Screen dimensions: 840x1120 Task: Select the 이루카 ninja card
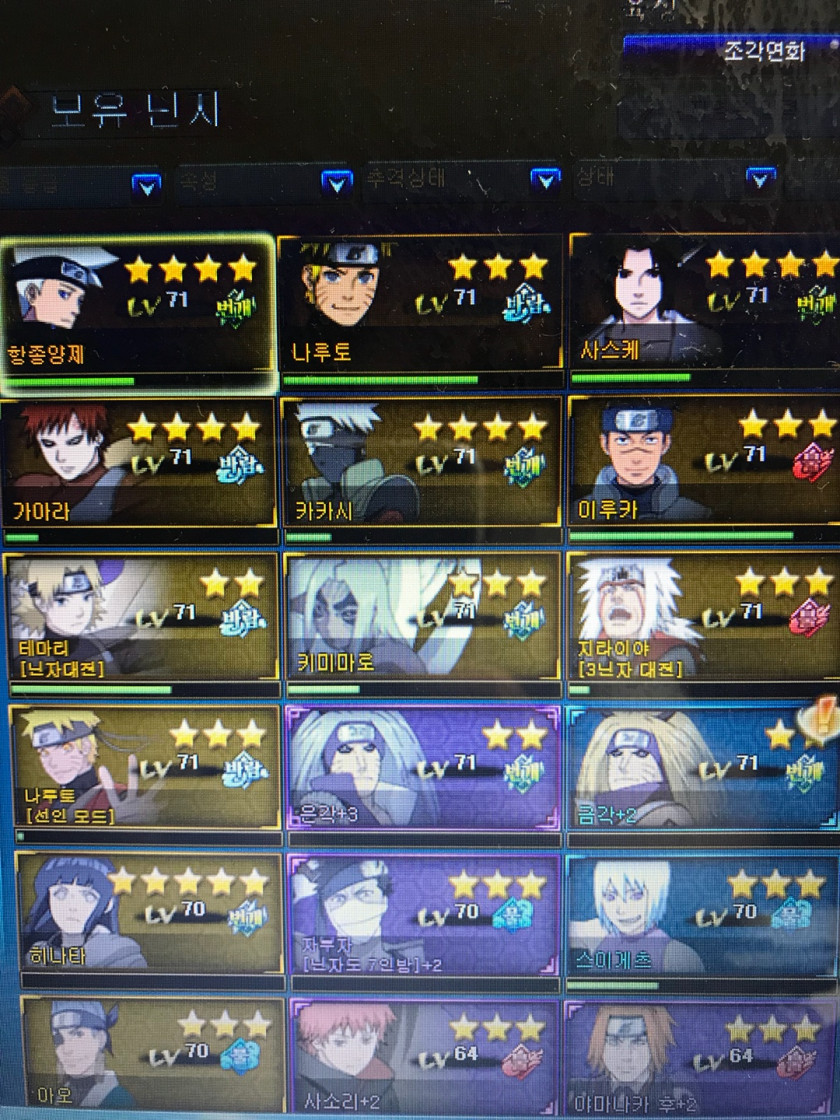coord(704,463)
